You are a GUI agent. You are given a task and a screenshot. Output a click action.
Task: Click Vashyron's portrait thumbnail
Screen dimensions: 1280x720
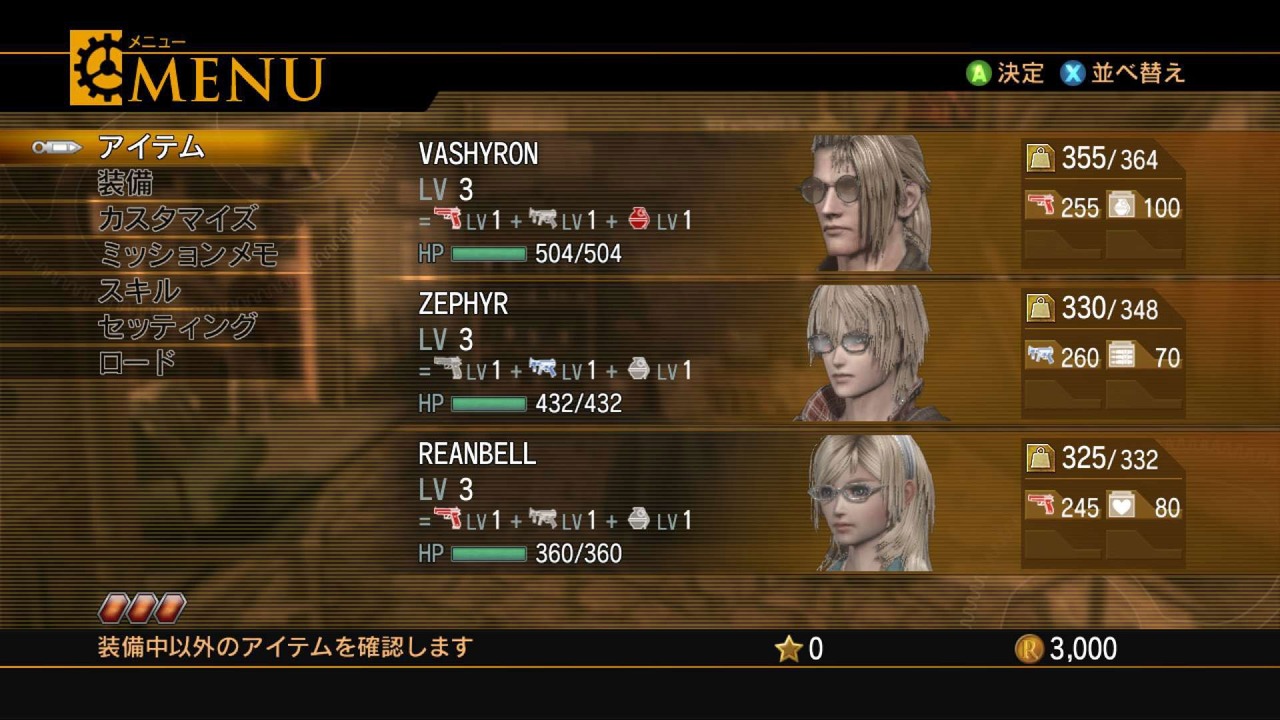[866, 204]
